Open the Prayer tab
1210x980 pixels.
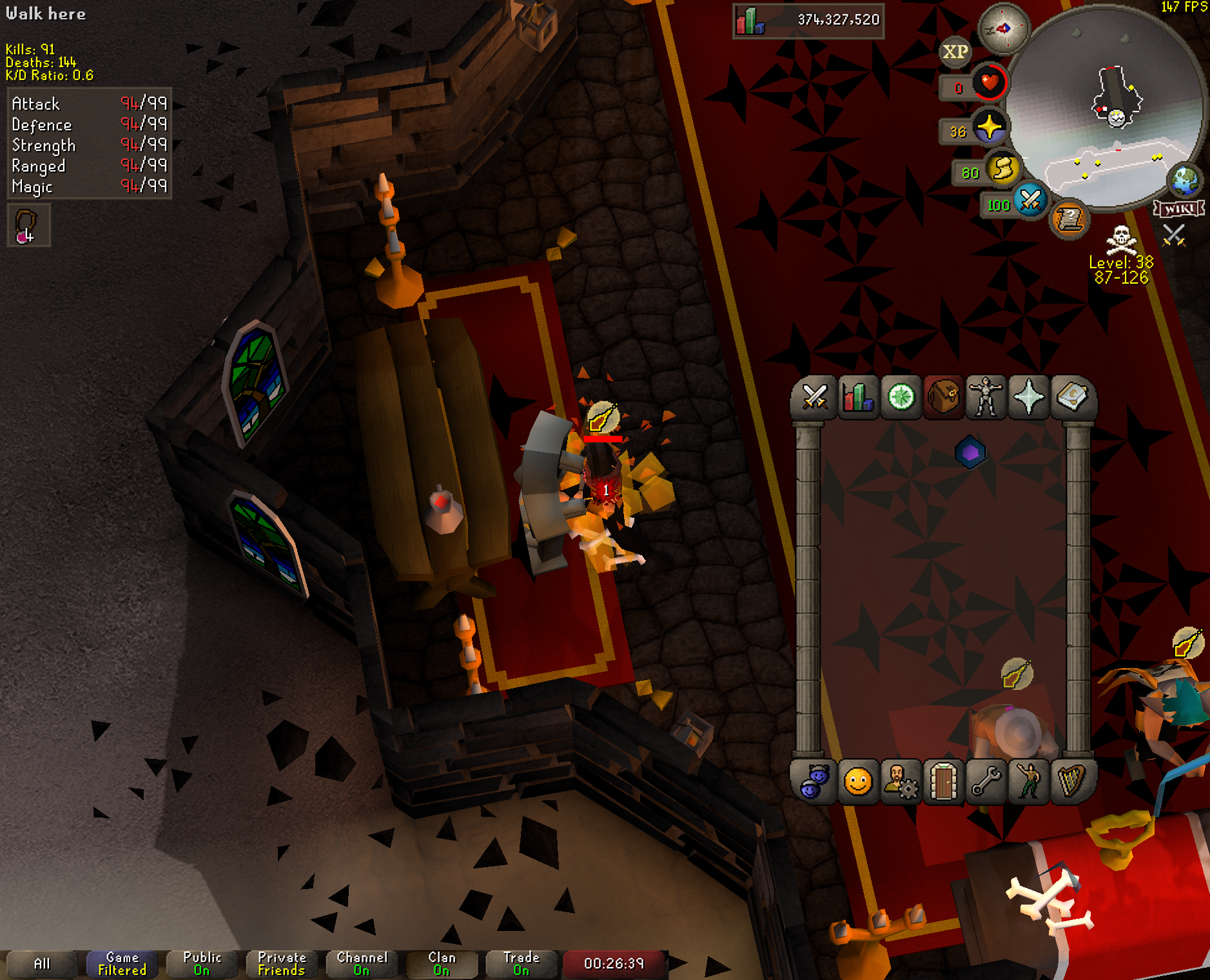tap(1029, 397)
